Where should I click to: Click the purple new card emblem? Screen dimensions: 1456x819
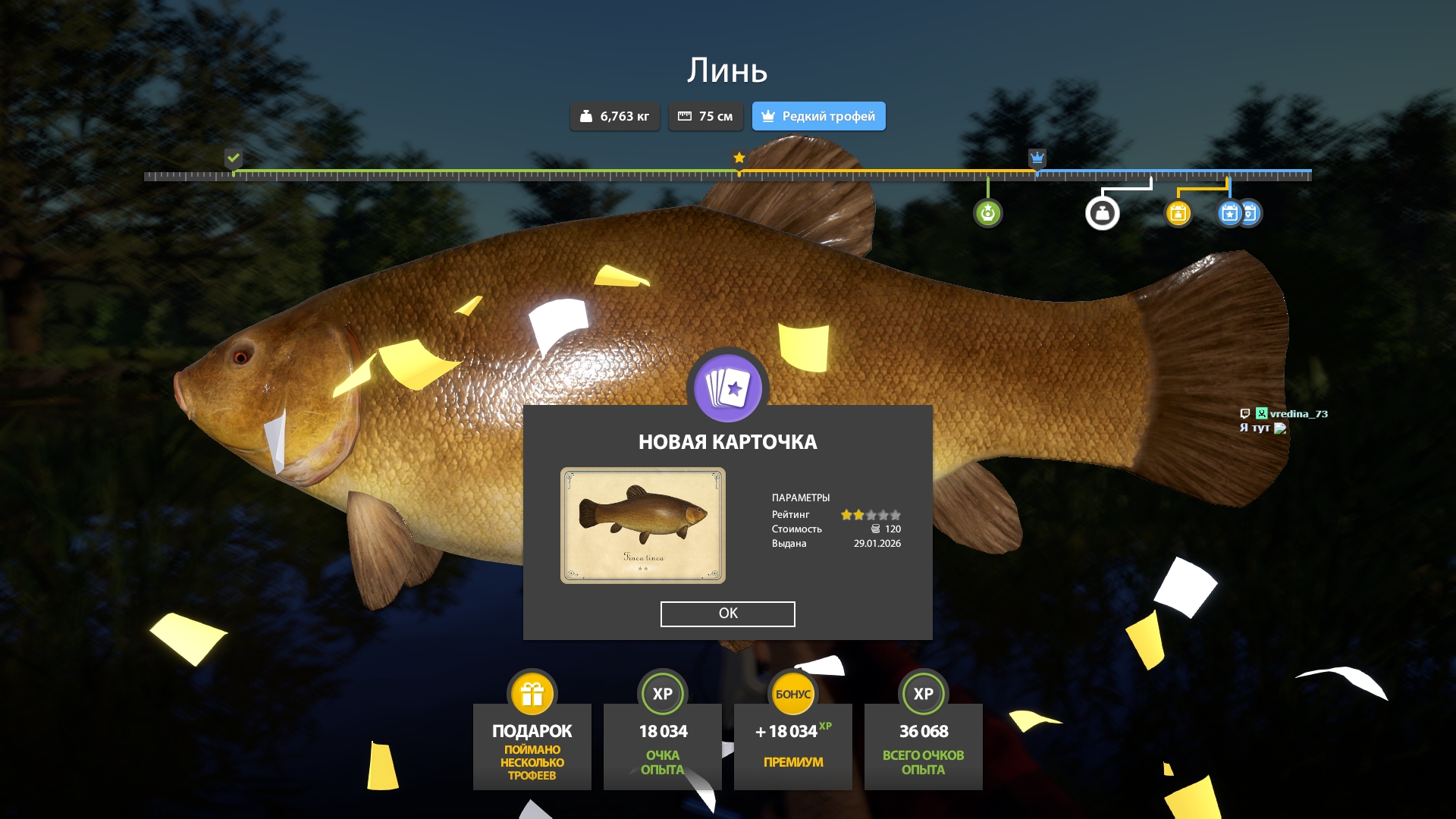727,388
